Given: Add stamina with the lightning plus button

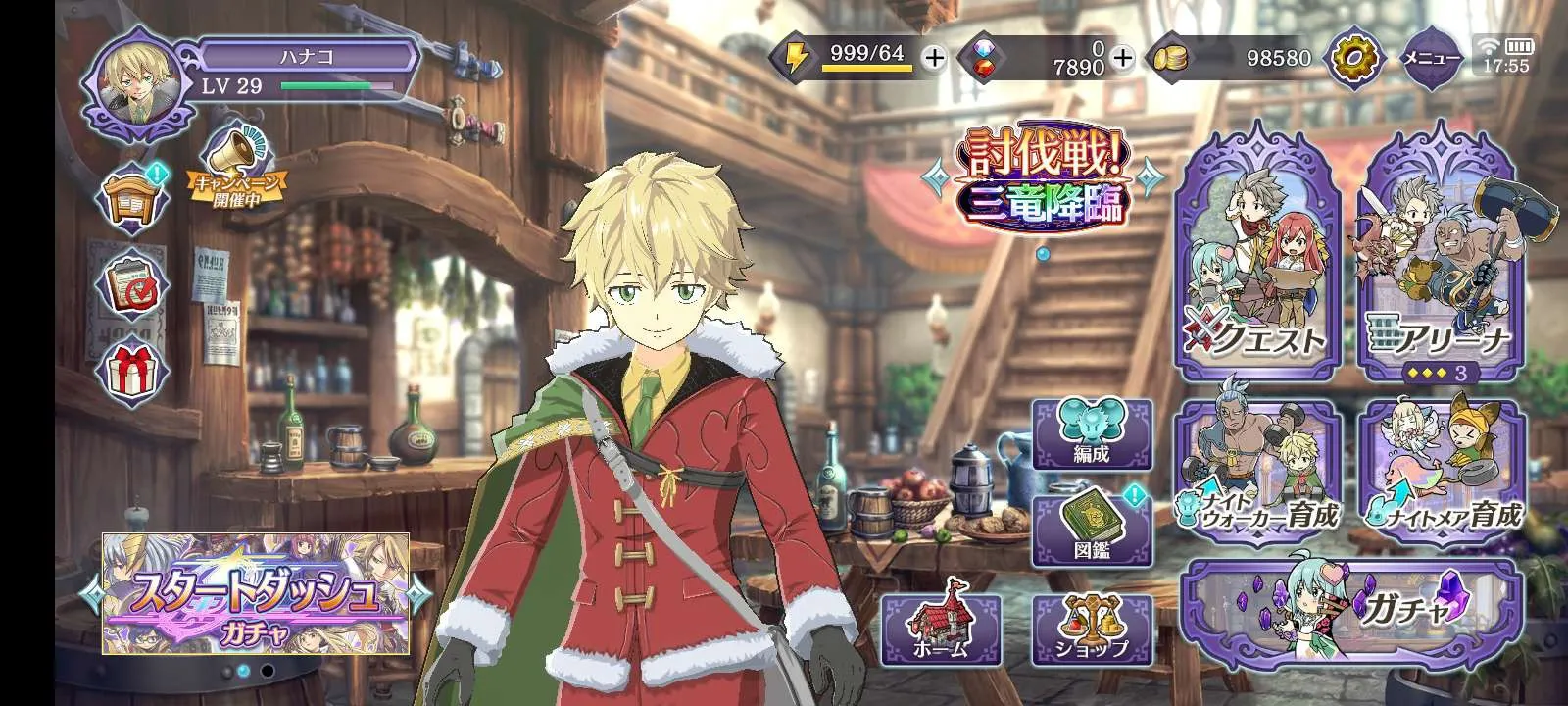Looking at the screenshot, I should tap(935, 59).
